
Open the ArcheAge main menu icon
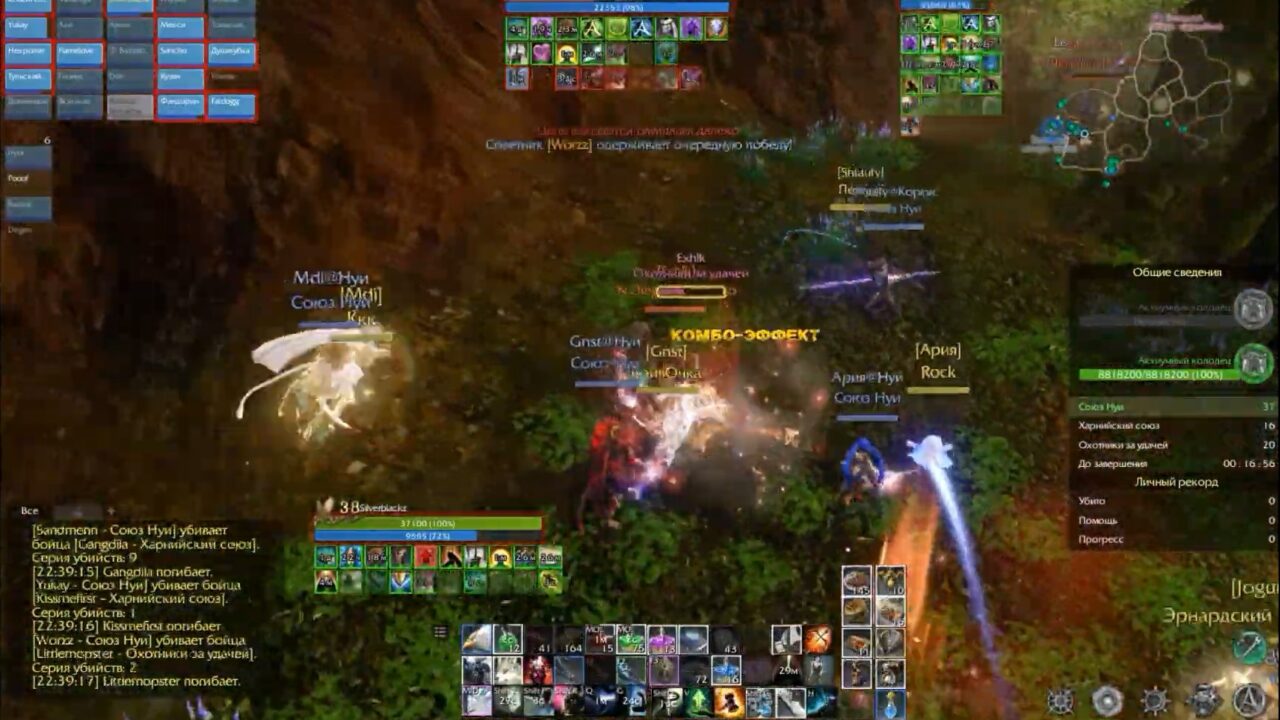point(1246,700)
